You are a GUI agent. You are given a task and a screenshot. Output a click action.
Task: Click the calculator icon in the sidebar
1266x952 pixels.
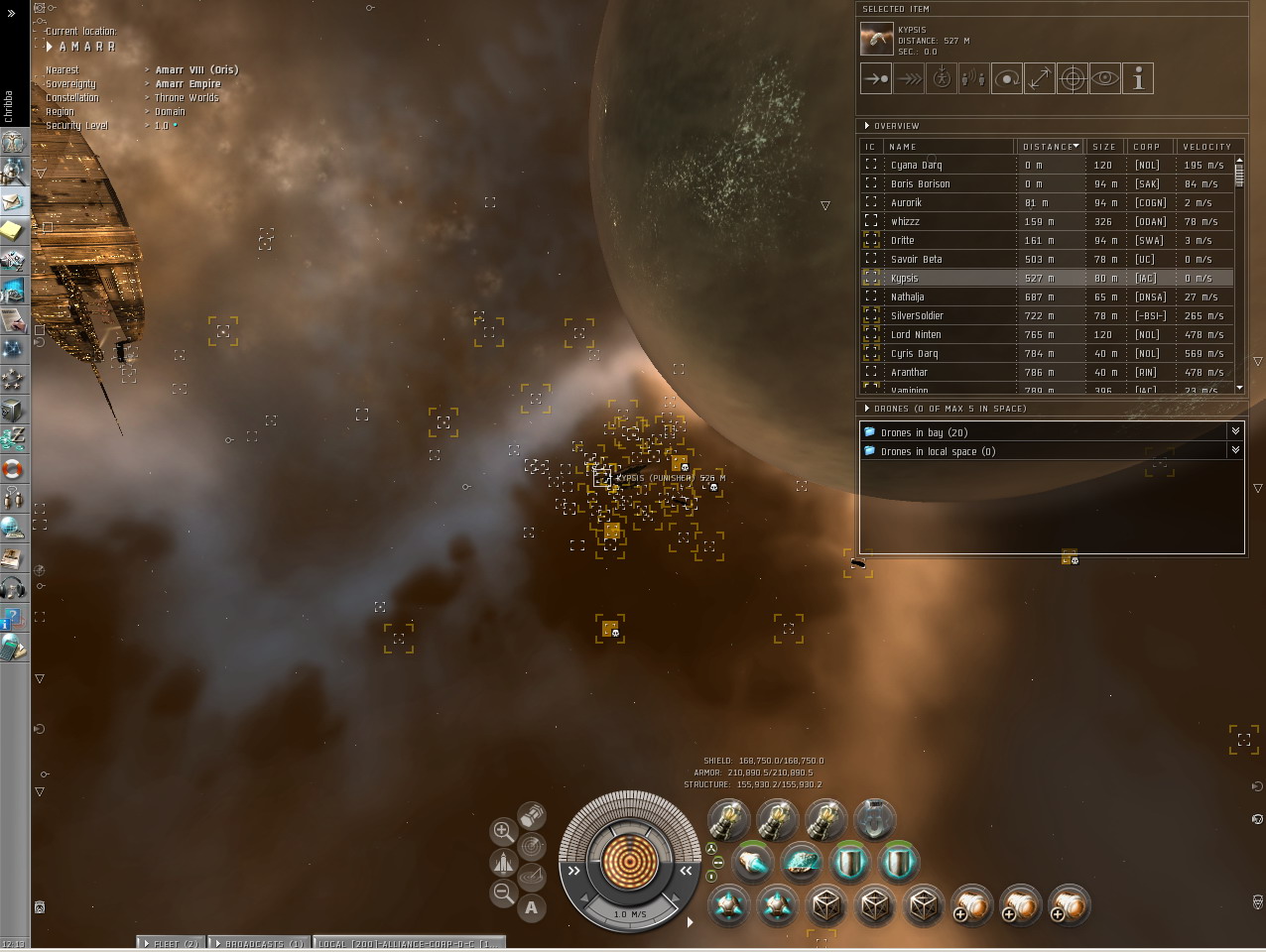13,649
